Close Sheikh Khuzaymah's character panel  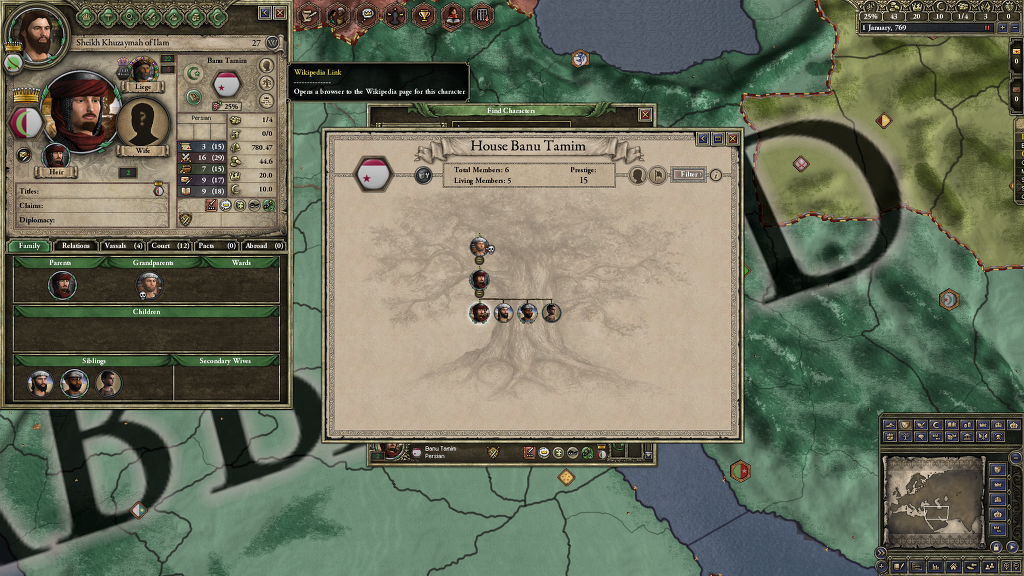tap(280, 13)
